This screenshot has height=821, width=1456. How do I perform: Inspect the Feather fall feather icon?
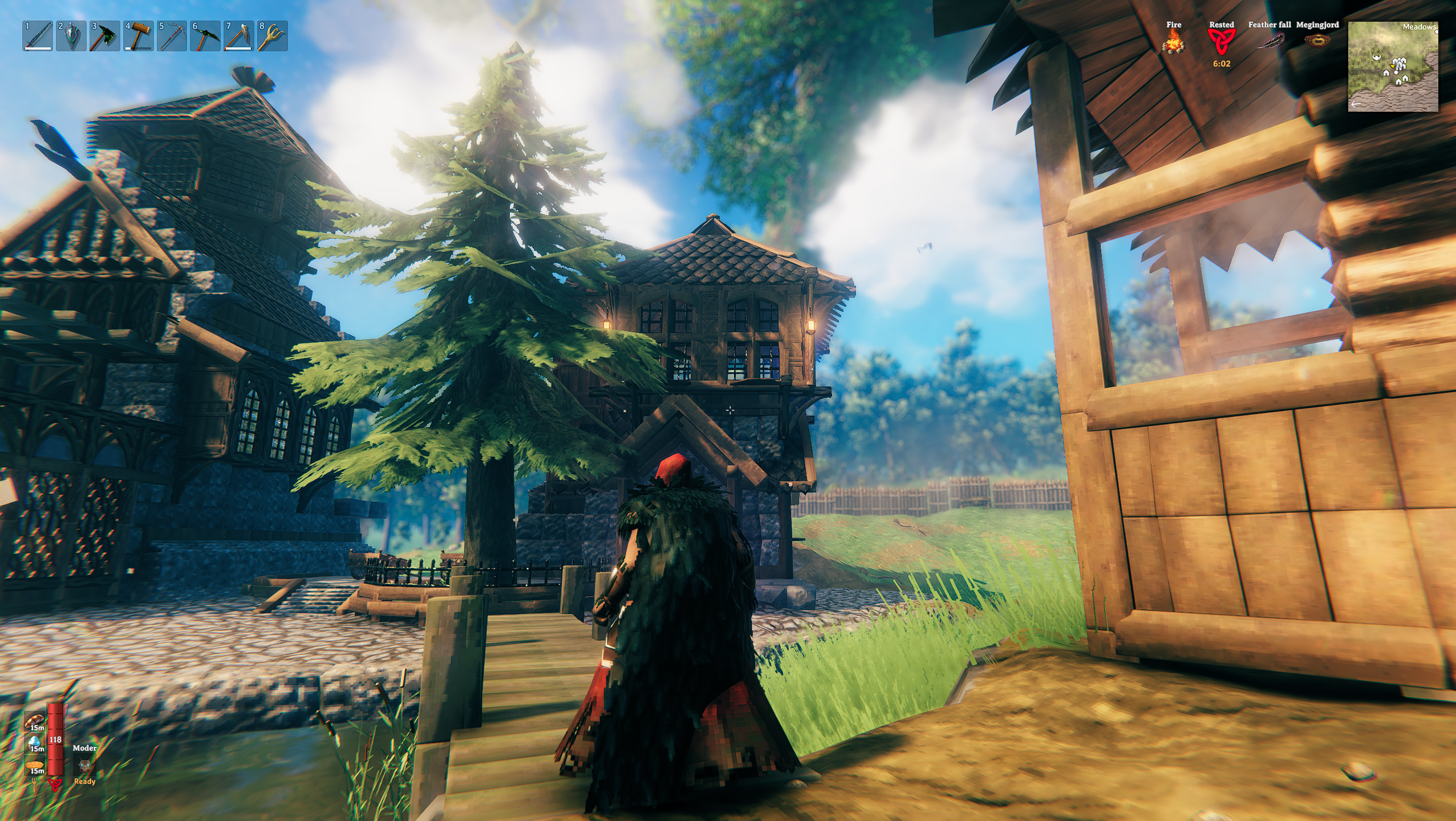[x=1270, y=41]
